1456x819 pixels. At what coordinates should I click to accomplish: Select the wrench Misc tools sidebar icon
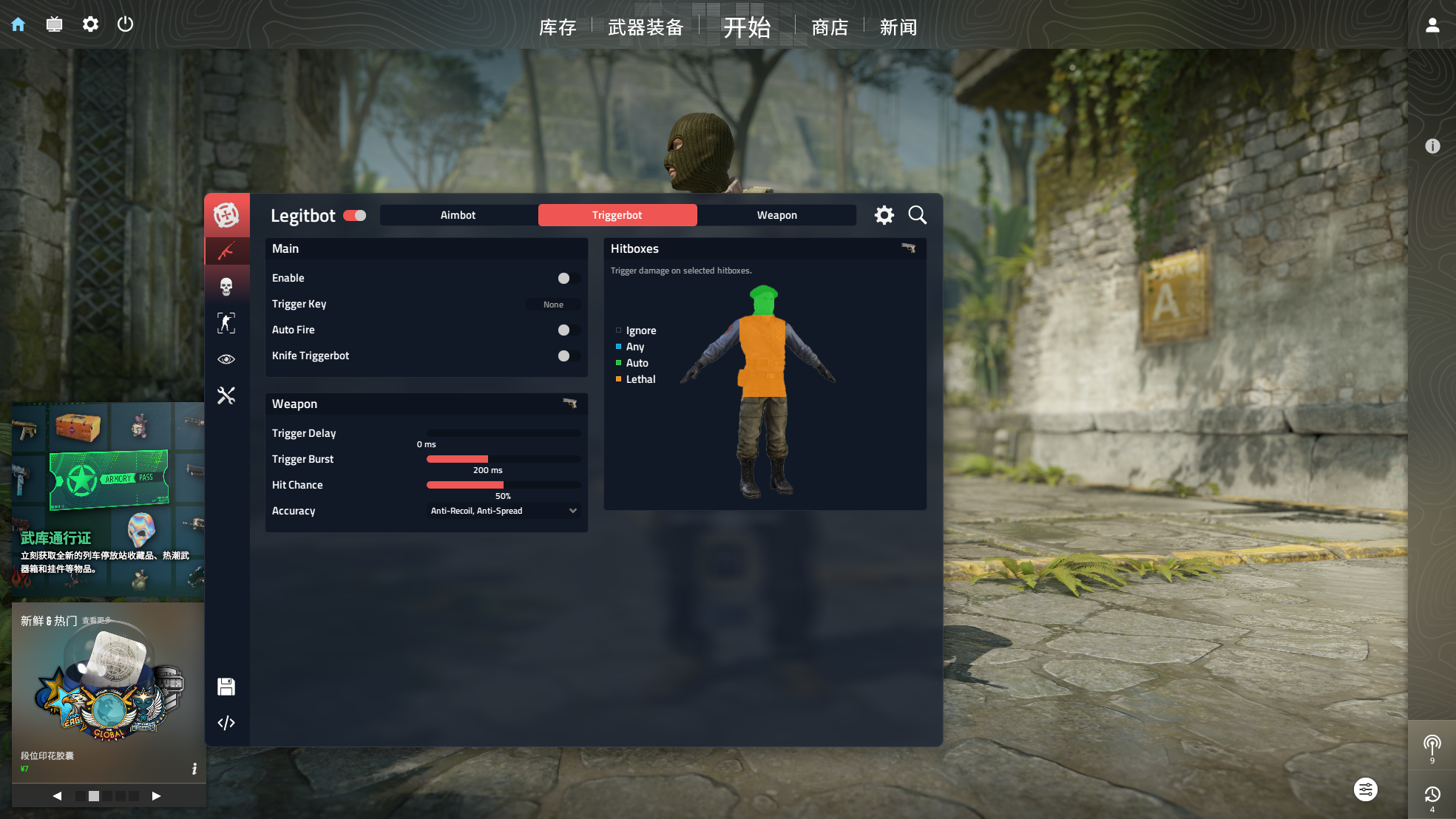pos(227,395)
